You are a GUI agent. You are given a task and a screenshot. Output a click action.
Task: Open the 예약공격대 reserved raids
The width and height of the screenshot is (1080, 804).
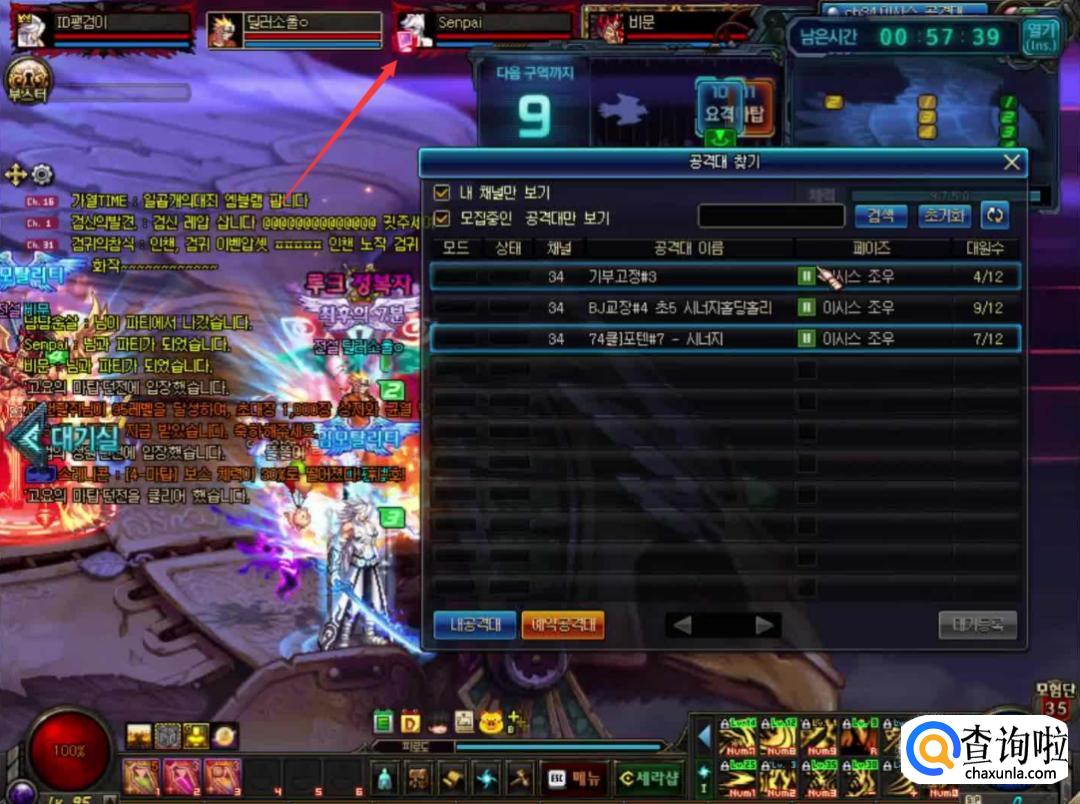(563, 626)
